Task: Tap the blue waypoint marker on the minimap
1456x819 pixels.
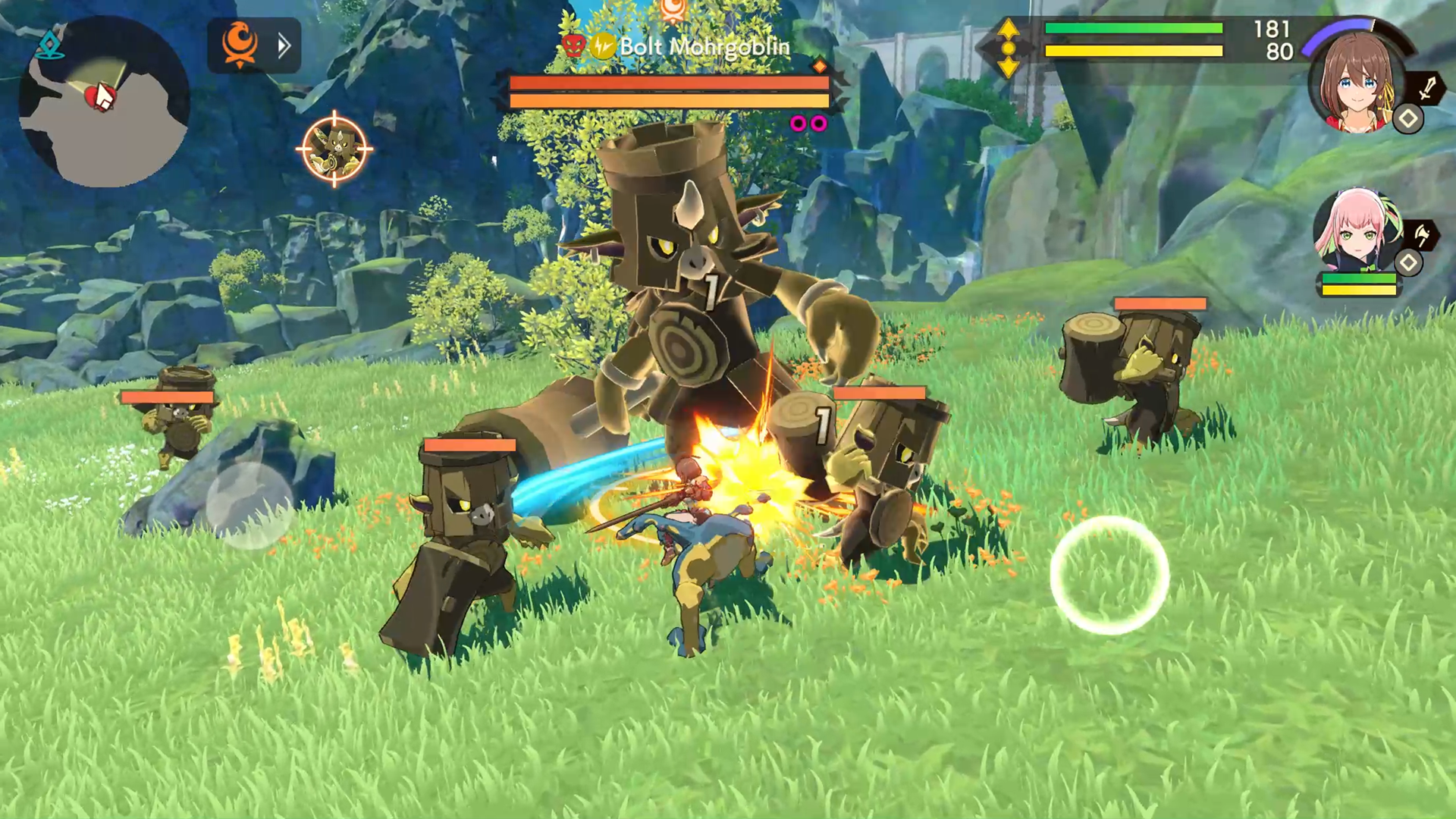Action: 48,45
